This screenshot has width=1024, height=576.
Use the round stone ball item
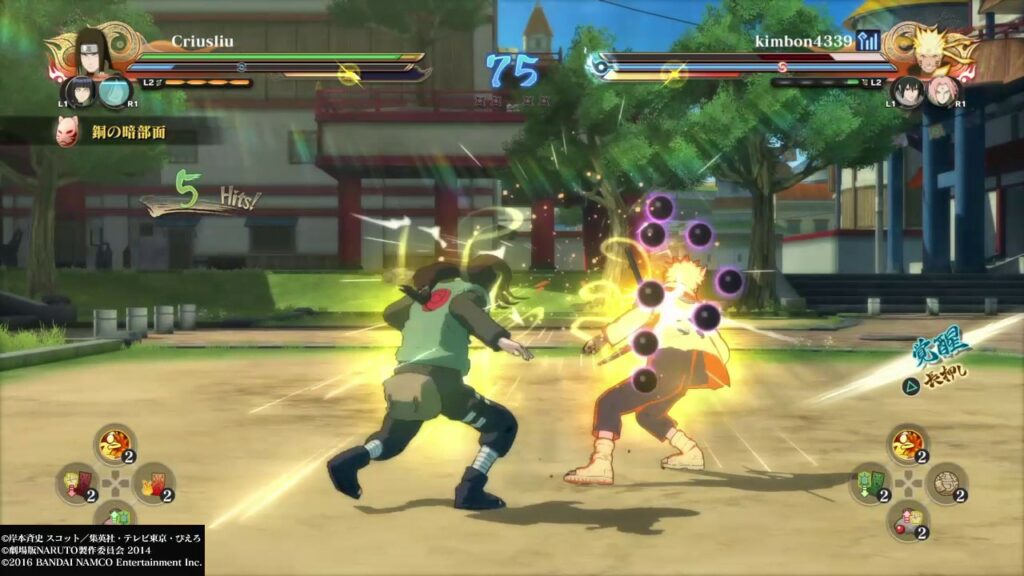[945, 482]
